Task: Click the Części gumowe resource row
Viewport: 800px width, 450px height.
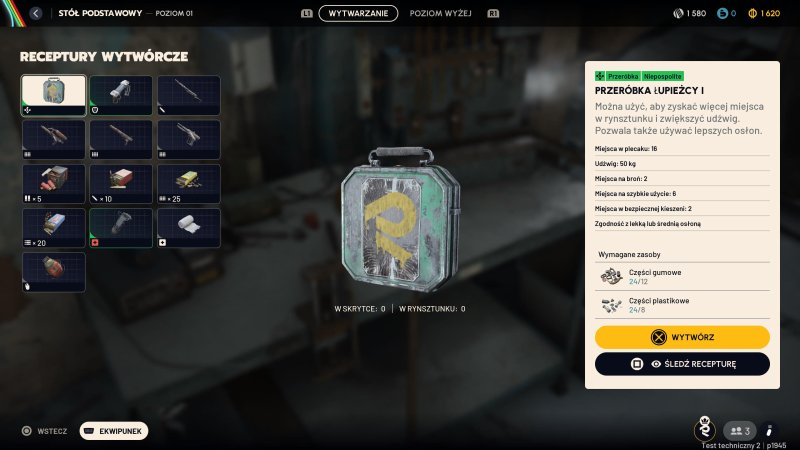Action: pos(682,276)
